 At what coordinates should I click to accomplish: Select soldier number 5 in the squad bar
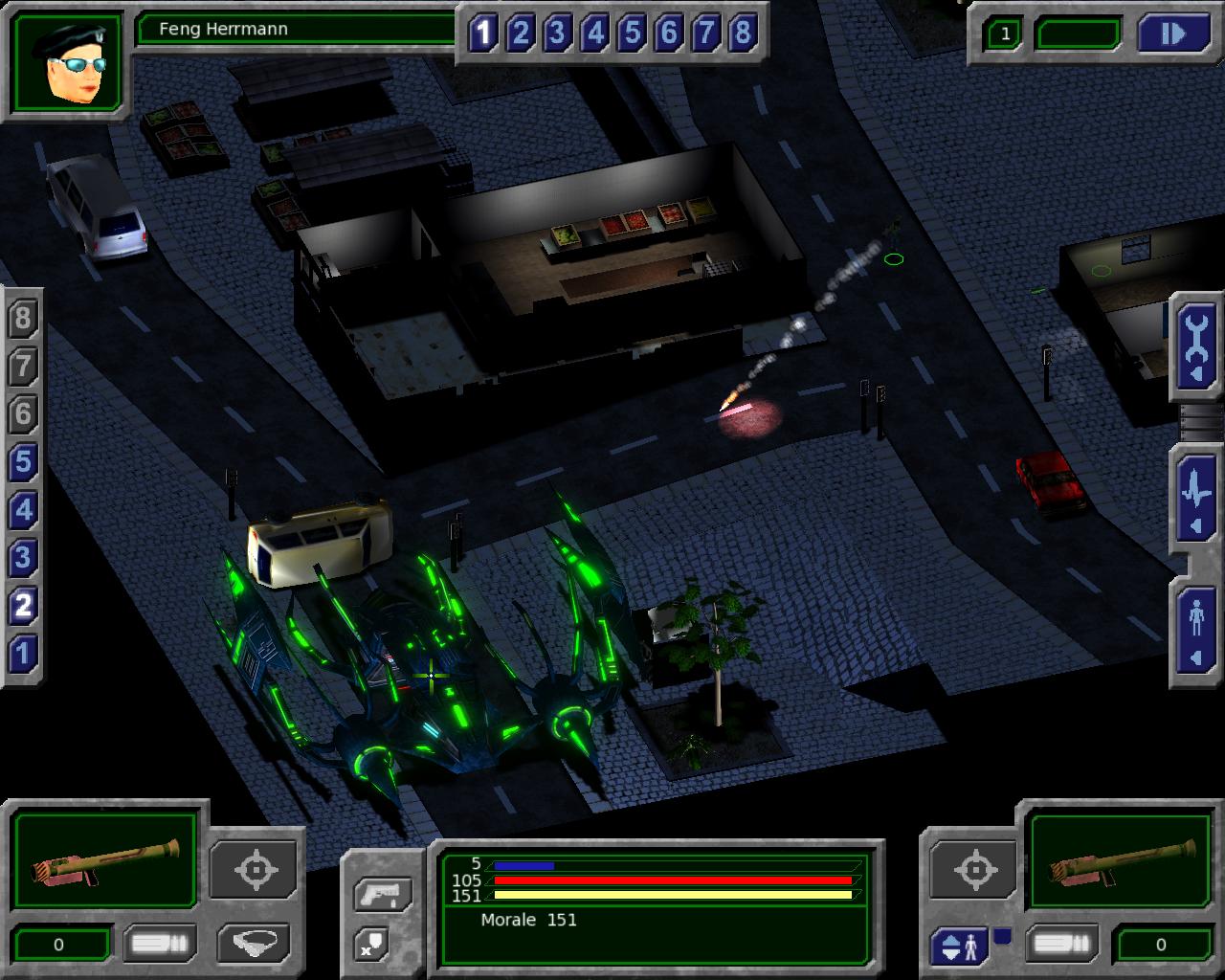click(632, 34)
